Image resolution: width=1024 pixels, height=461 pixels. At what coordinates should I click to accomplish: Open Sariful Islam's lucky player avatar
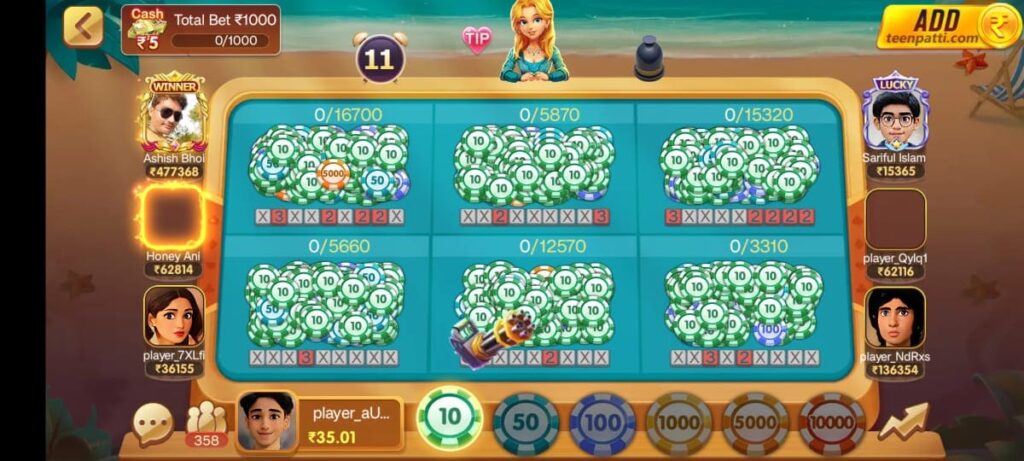pyautogui.click(x=894, y=118)
